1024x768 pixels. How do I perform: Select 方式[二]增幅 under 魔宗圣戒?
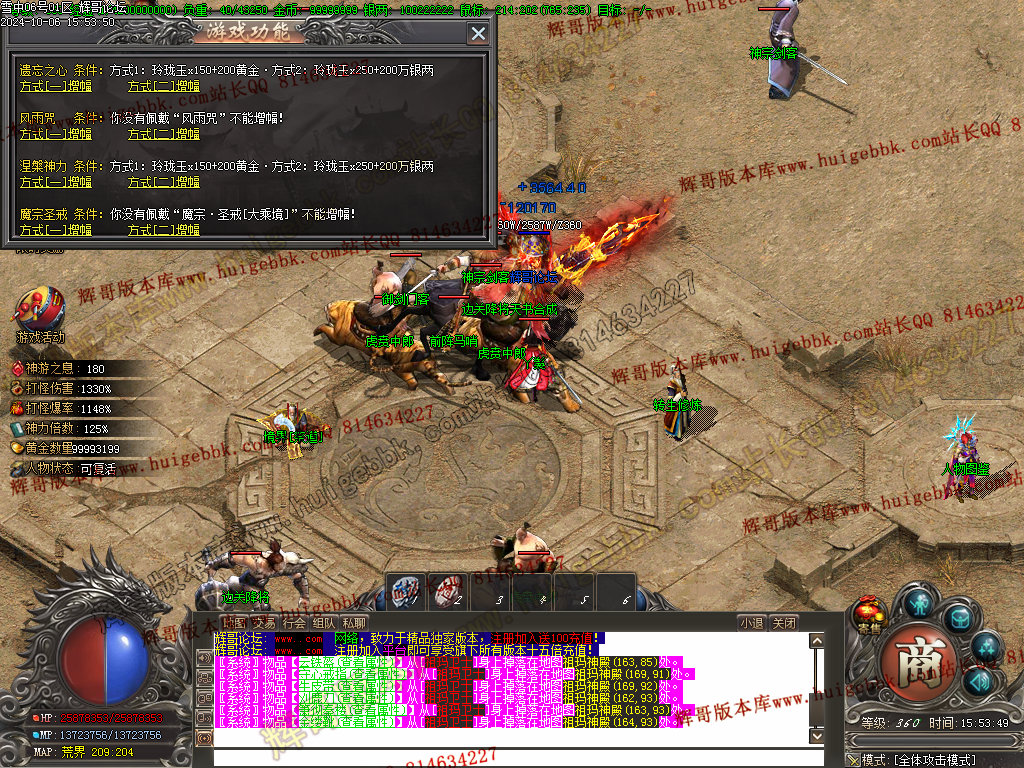point(164,230)
